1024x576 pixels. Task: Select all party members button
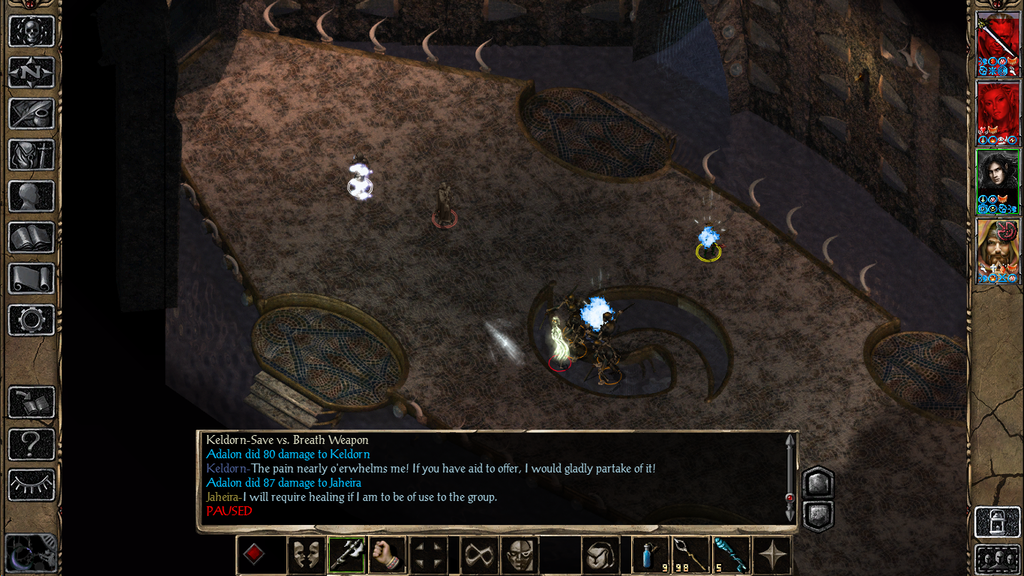pos(997,557)
